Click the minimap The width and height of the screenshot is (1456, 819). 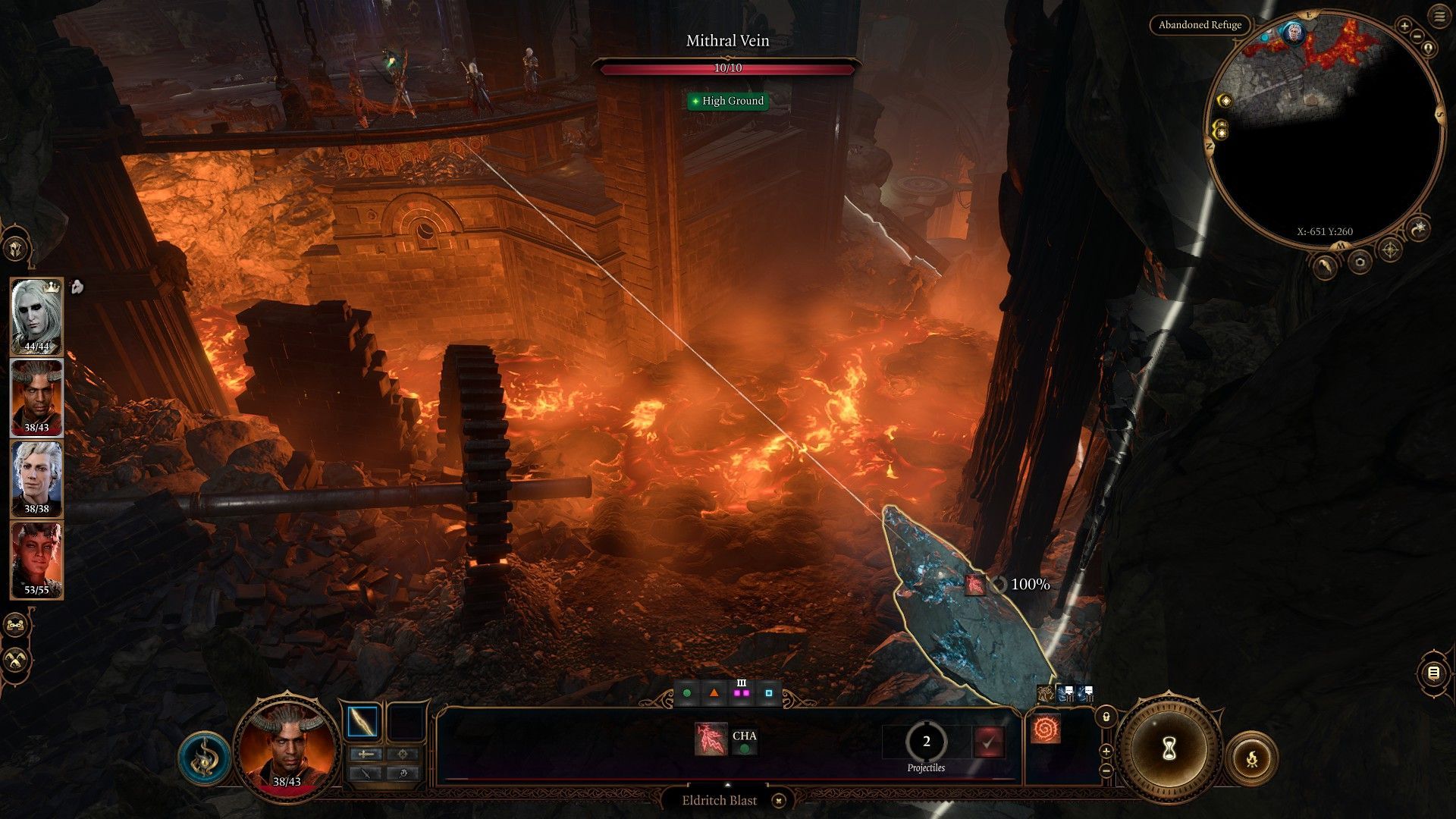(x=1323, y=135)
